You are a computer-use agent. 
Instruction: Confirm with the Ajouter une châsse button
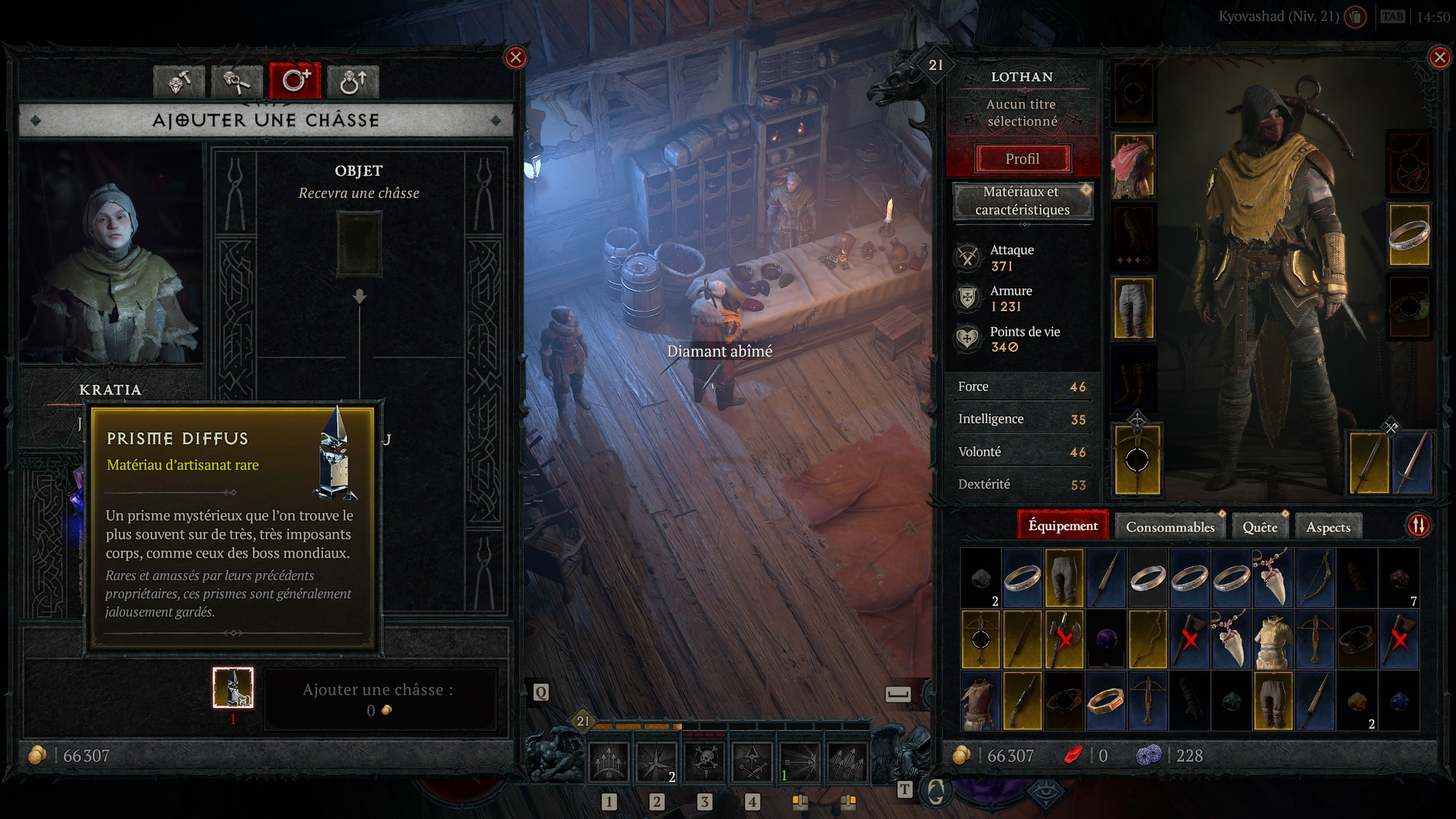(379, 699)
